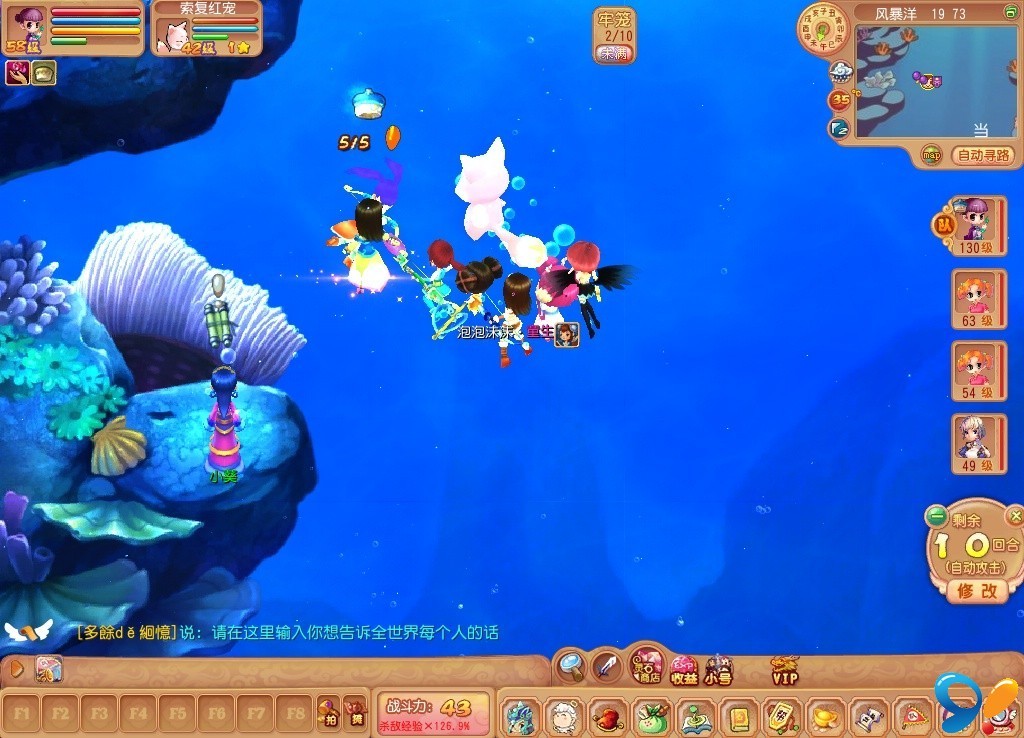Click the sword attack icon
This screenshot has height=738, width=1024.
tap(606, 664)
